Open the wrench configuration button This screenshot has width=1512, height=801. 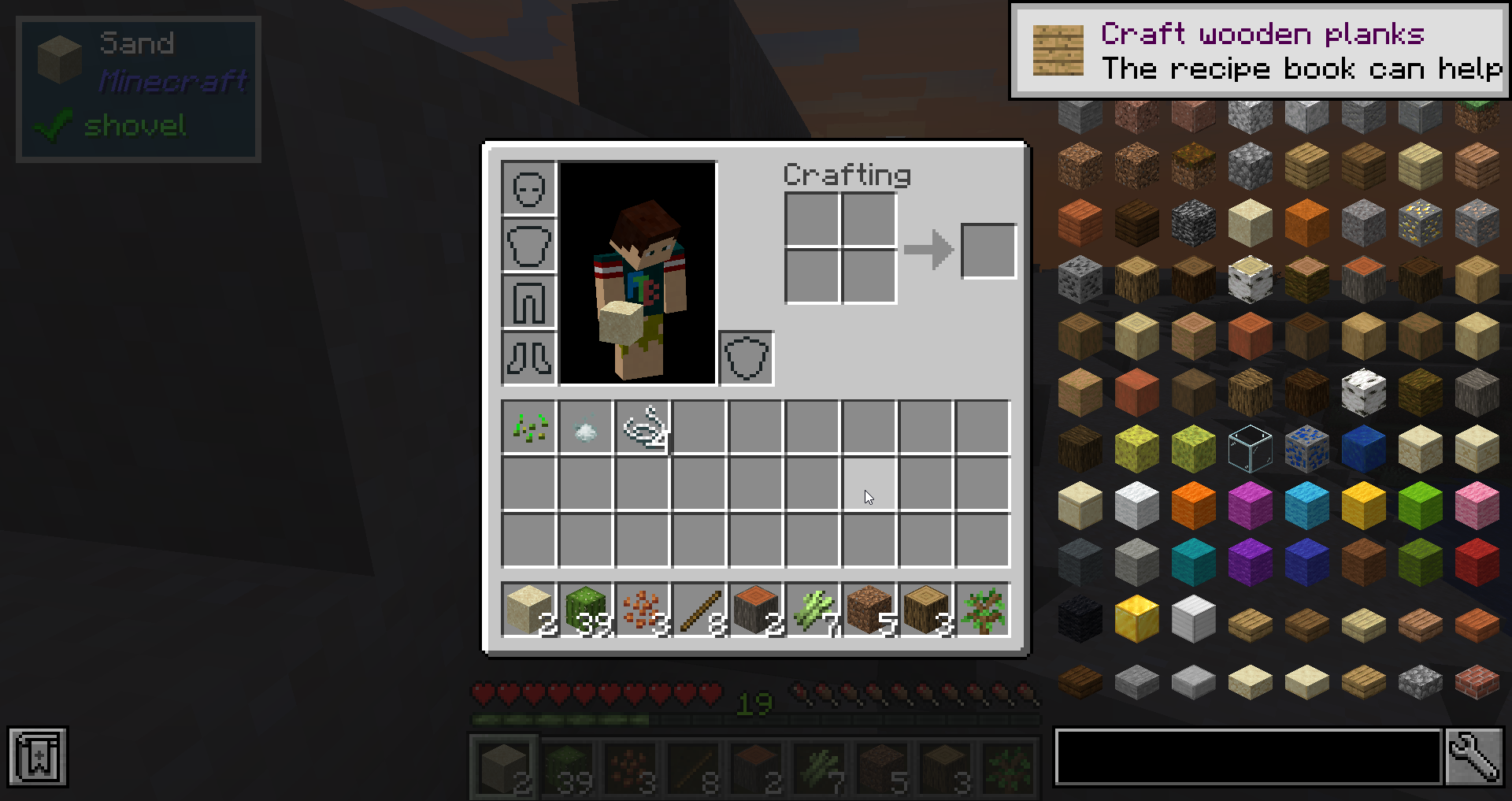coord(1475,757)
